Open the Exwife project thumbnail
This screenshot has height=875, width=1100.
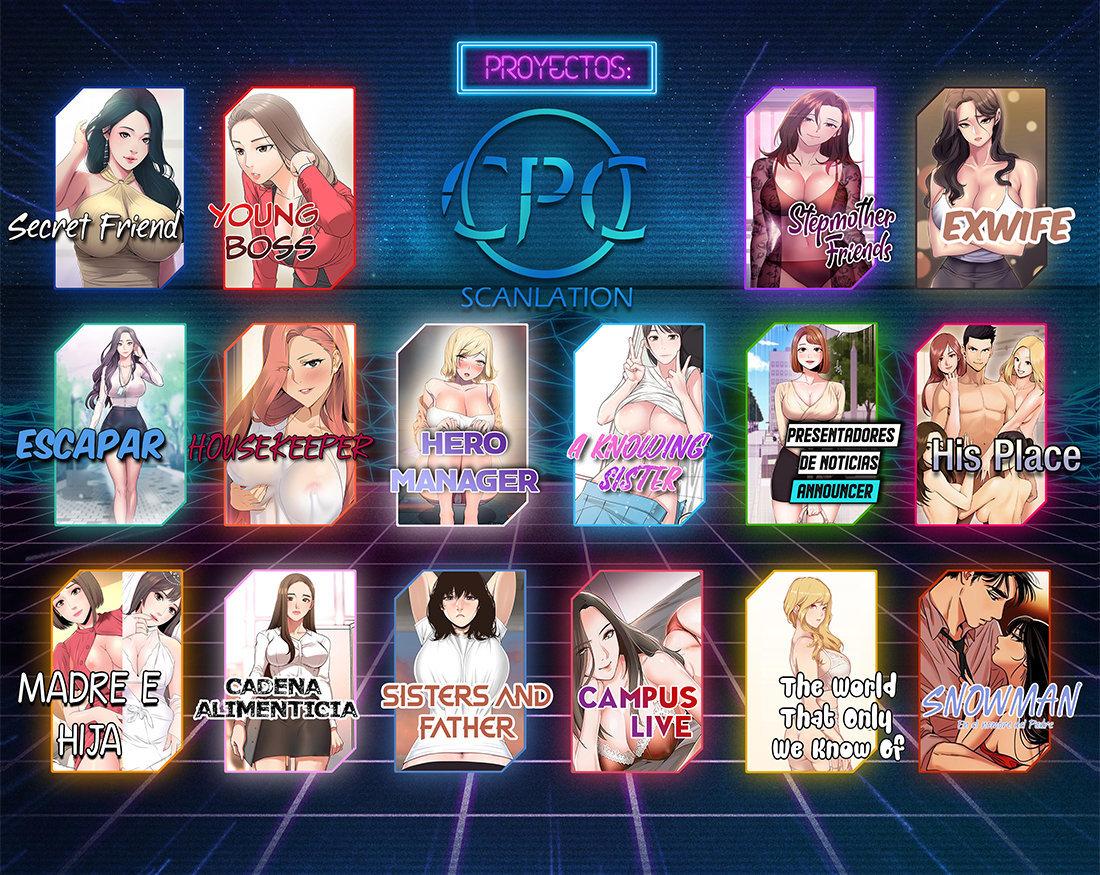click(981, 187)
